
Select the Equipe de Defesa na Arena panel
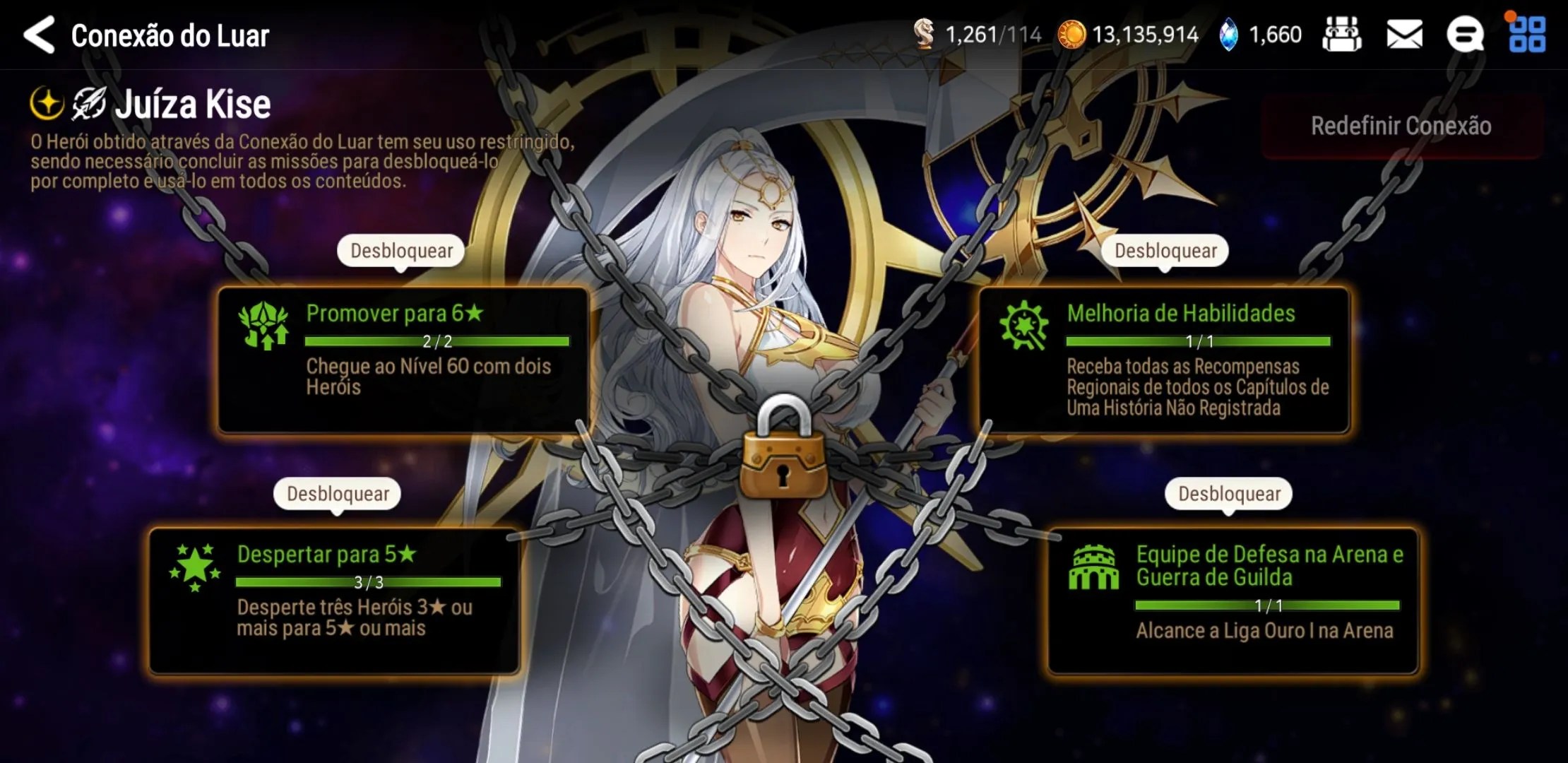(1233, 601)
